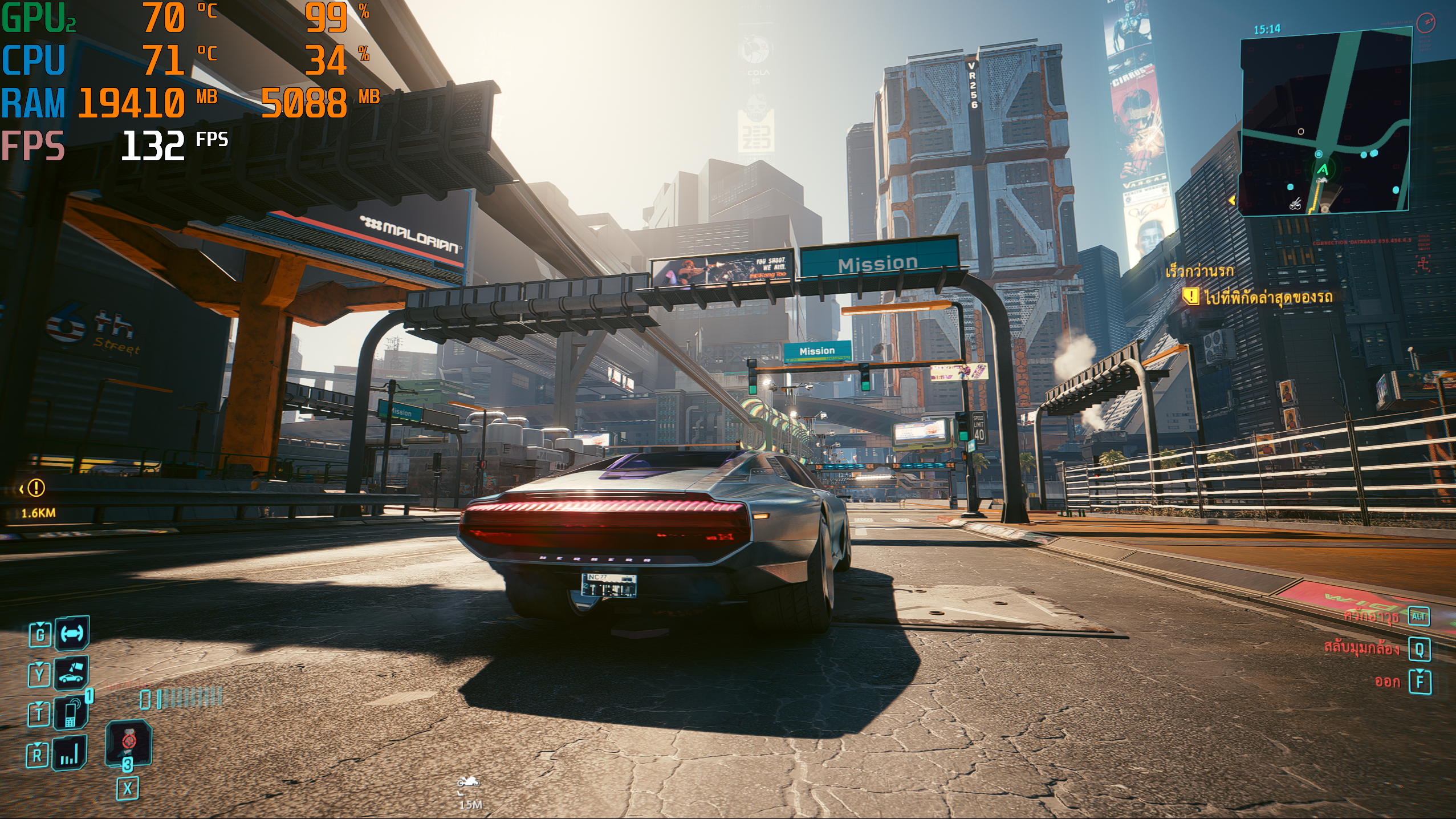Click the food vendor icon on minimap

tap(1296, 202)
